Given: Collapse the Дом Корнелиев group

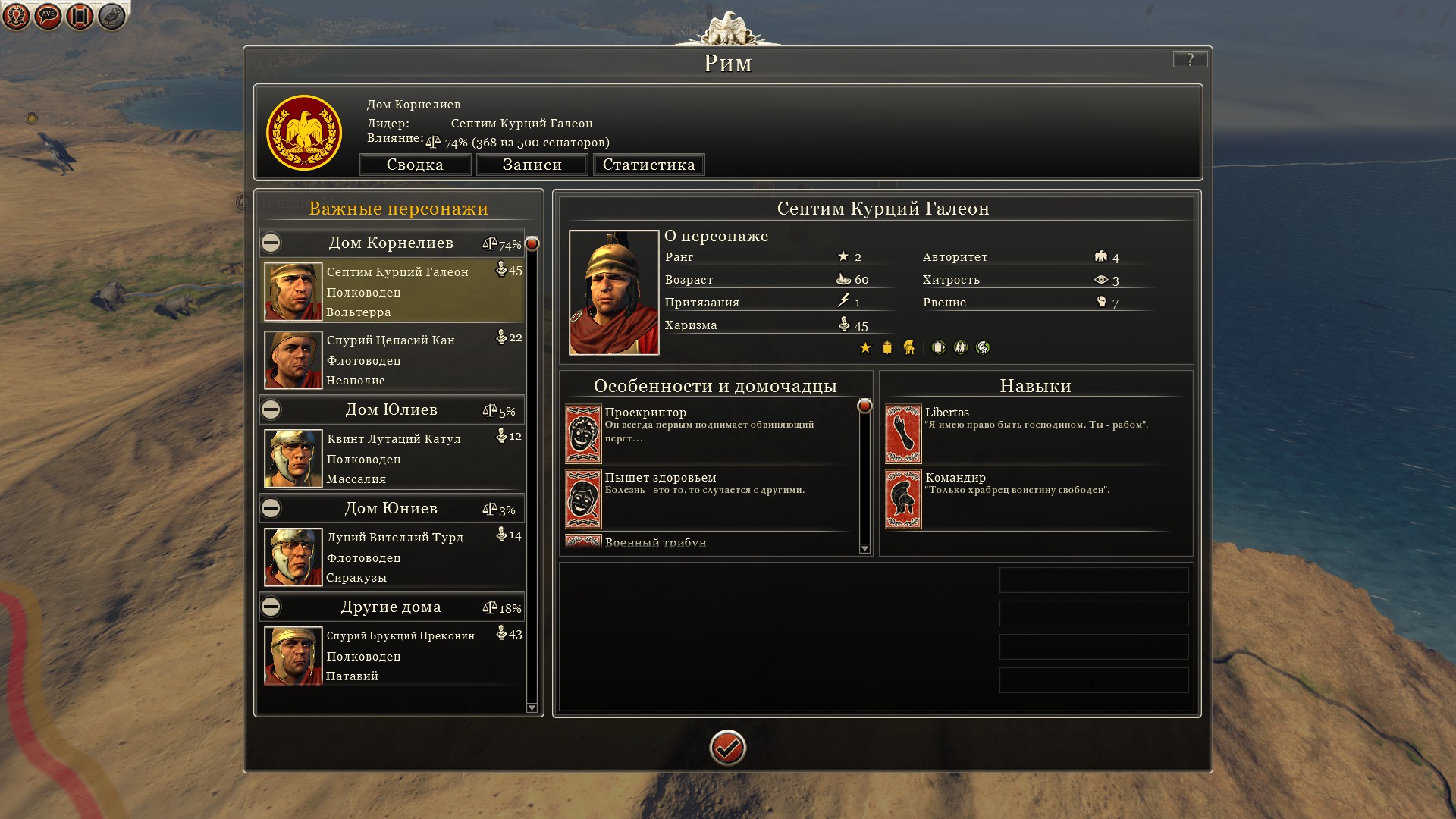Looking at the screenshot, I should coord(271,243).
